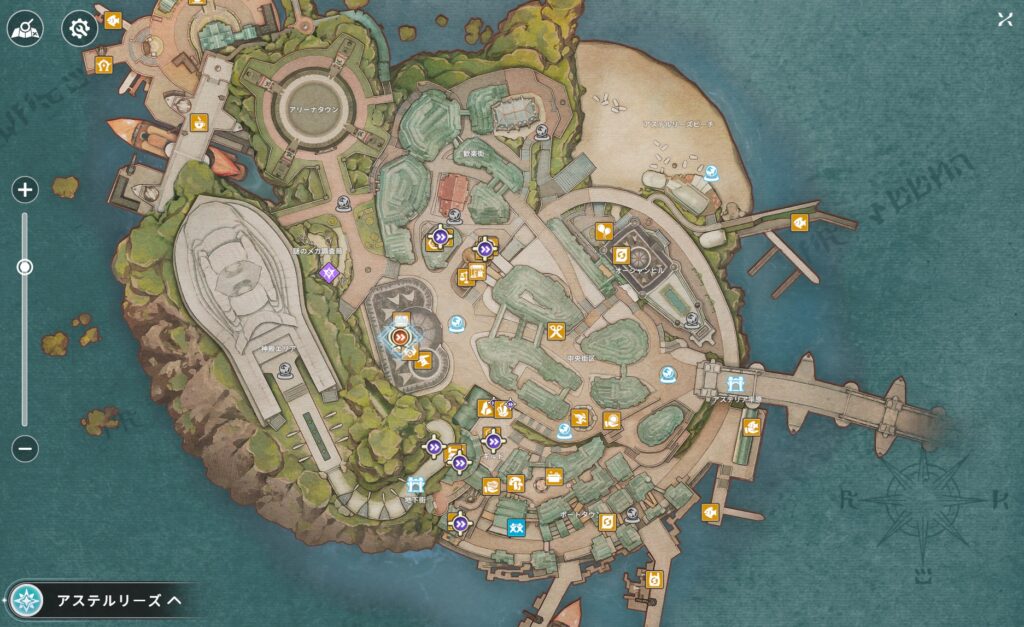
Task: Zoom out with the minus button
Action: (26, 449)
